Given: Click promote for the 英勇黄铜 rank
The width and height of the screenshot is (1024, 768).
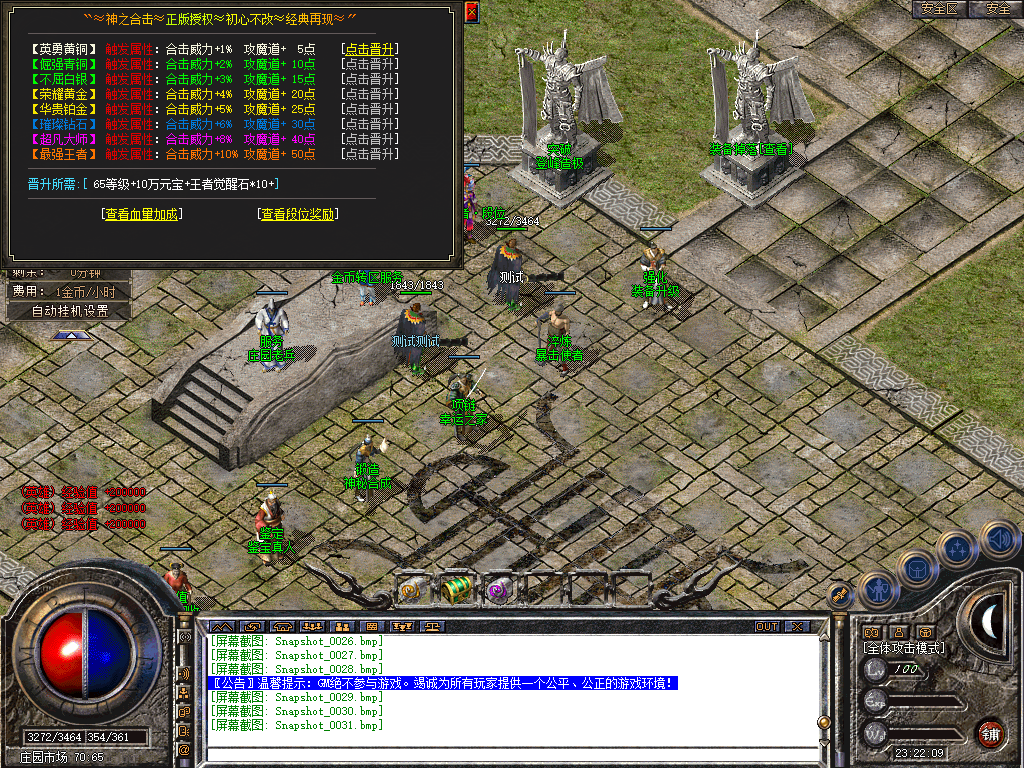Looking at the screenshot, I should 369,49.
